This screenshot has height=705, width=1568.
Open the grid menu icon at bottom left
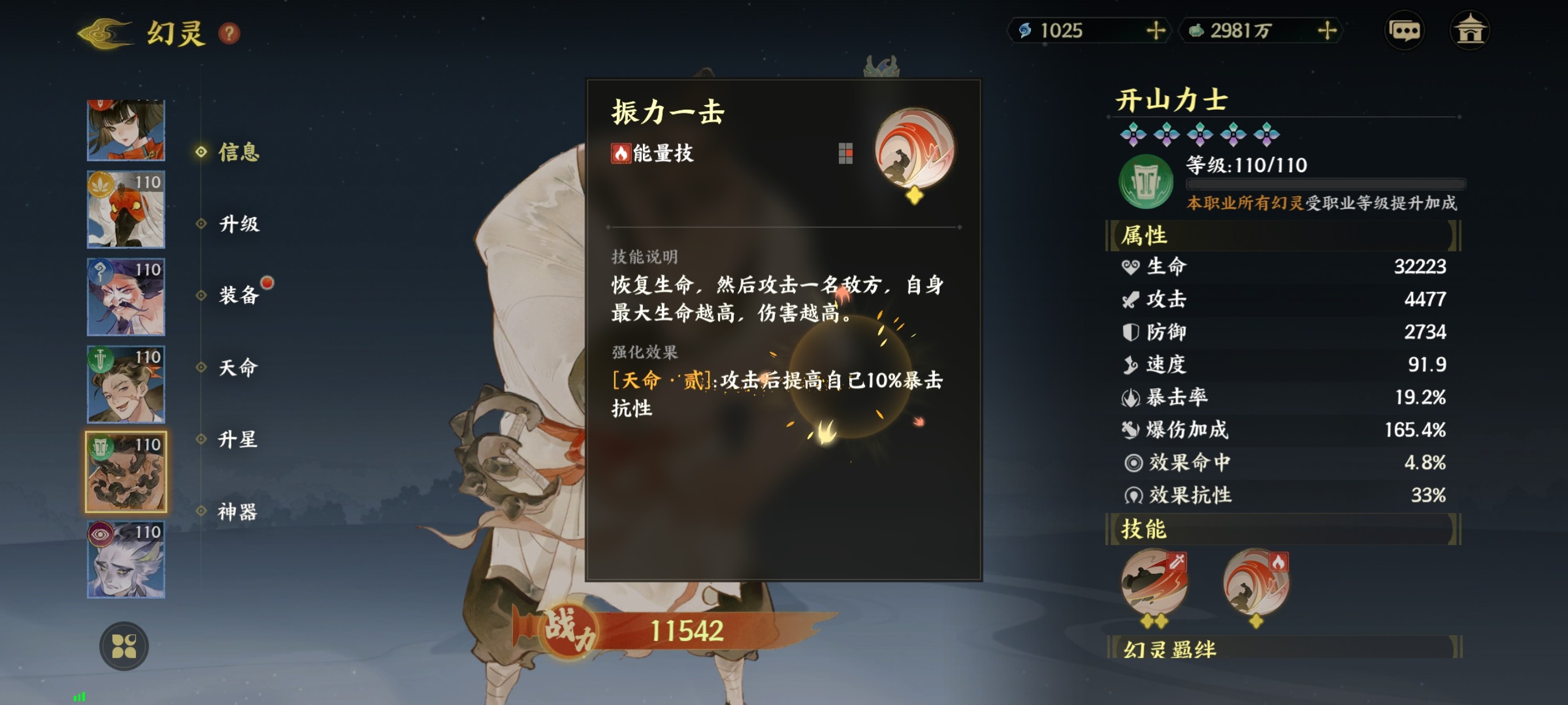126,647
